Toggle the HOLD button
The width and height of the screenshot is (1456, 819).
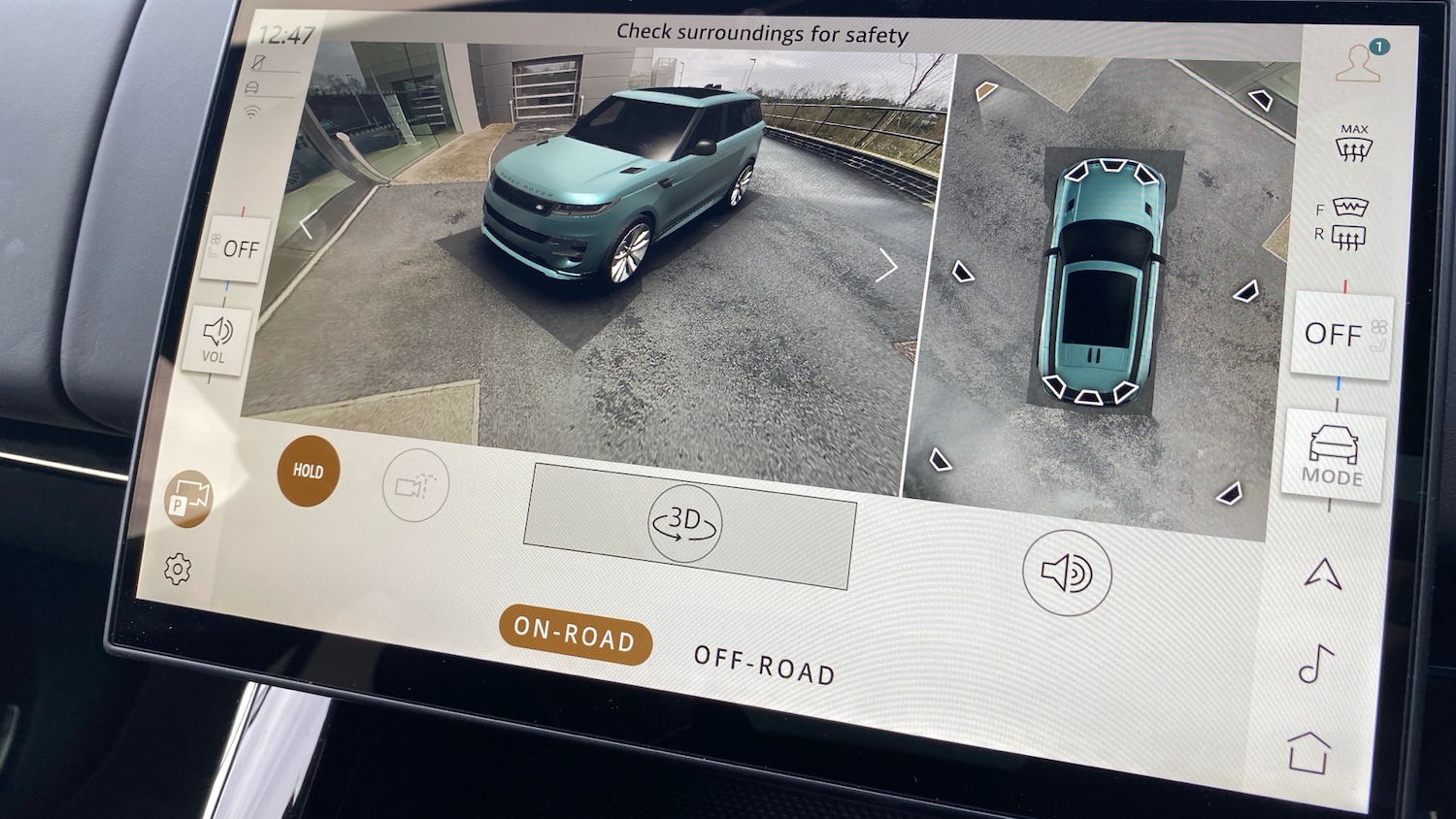(x=309, y=472)
